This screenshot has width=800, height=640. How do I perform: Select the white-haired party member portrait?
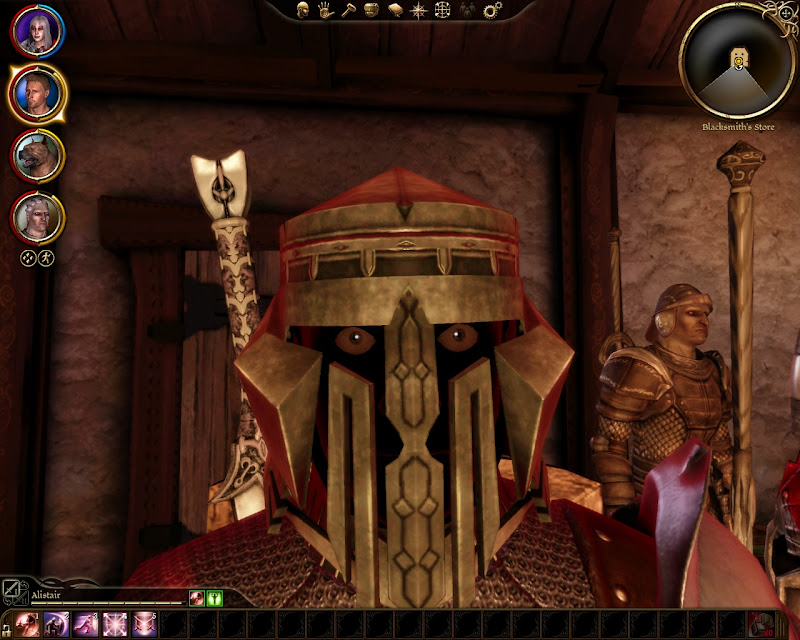click(38, 31)
